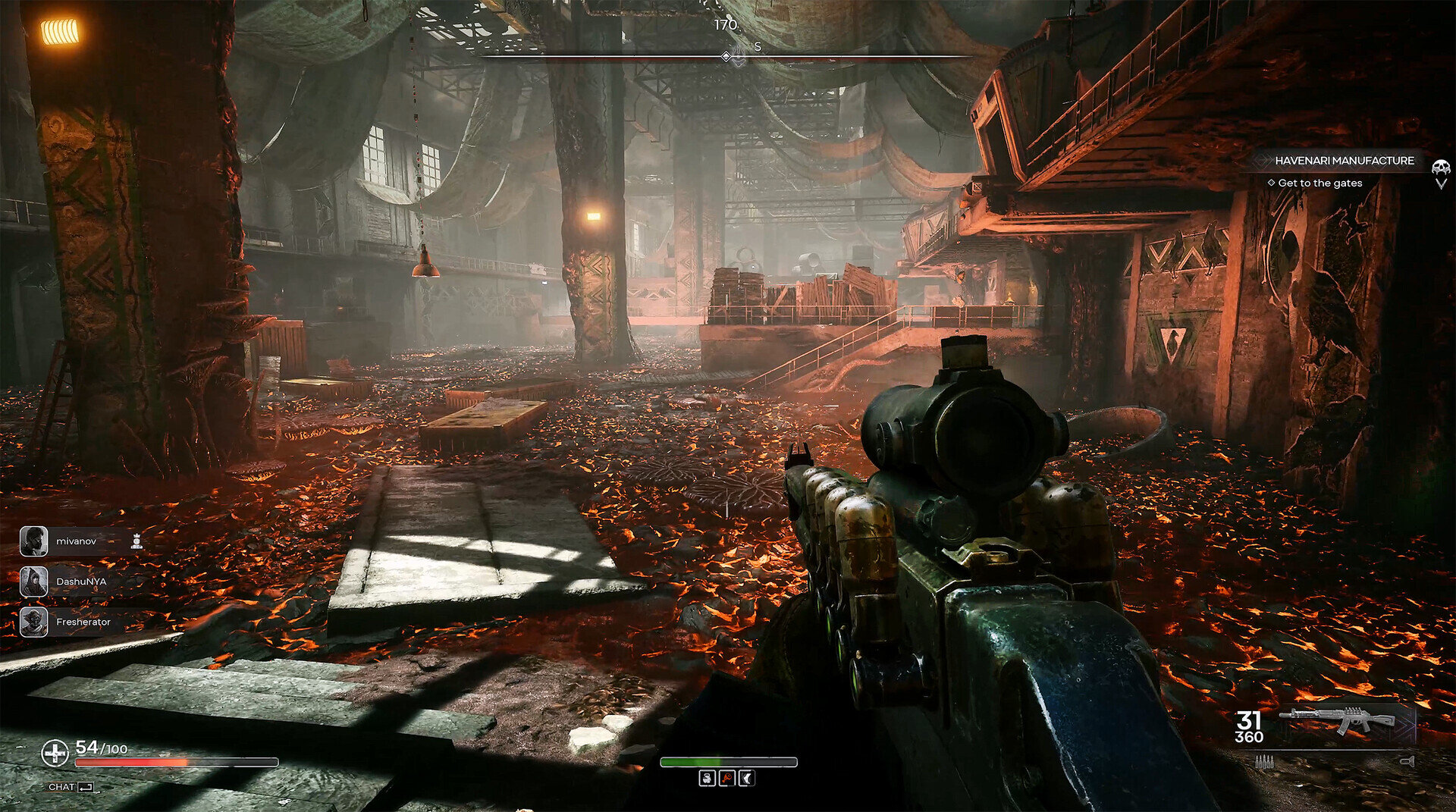
Task: Select mivanov in the squad list
Action: (x=76, y=541)
